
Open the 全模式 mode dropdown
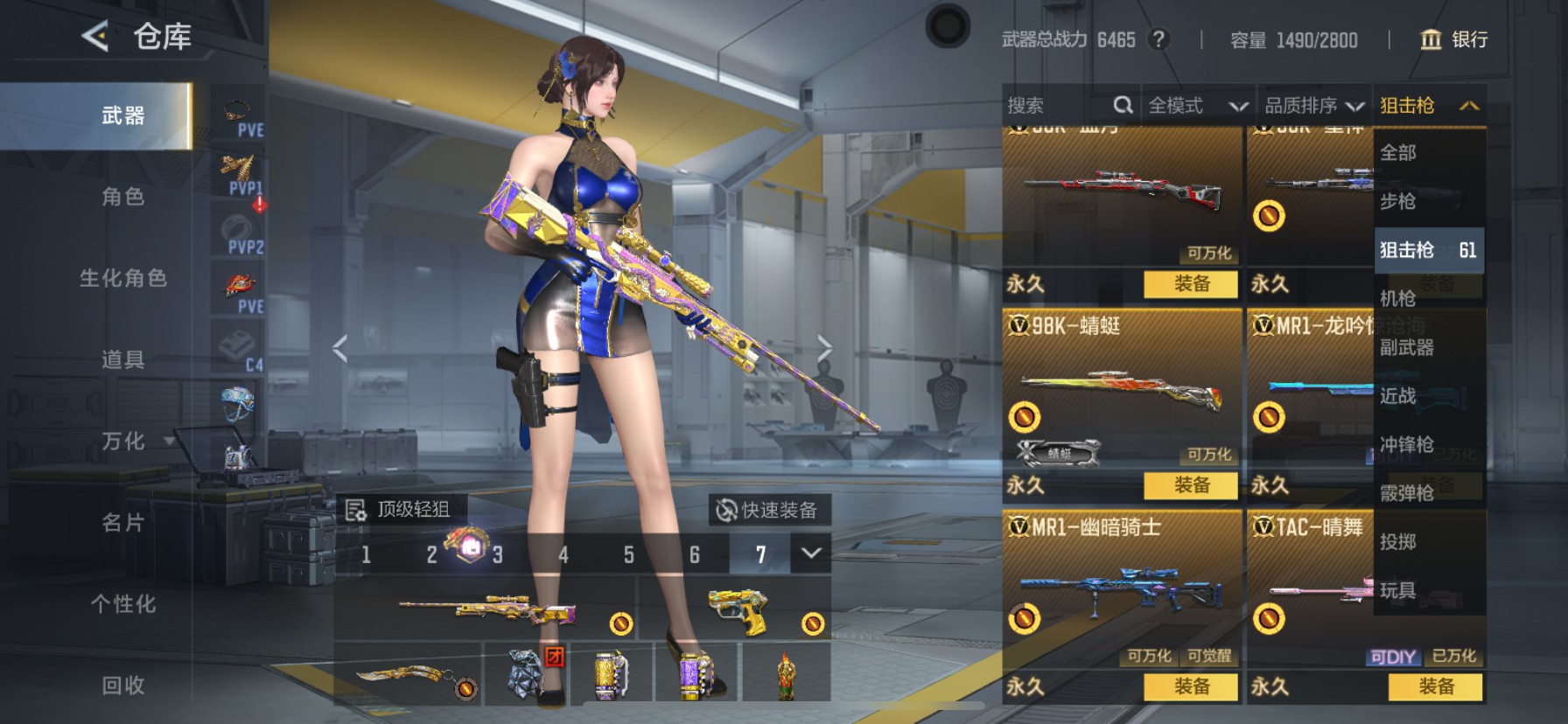point(1194,105)
